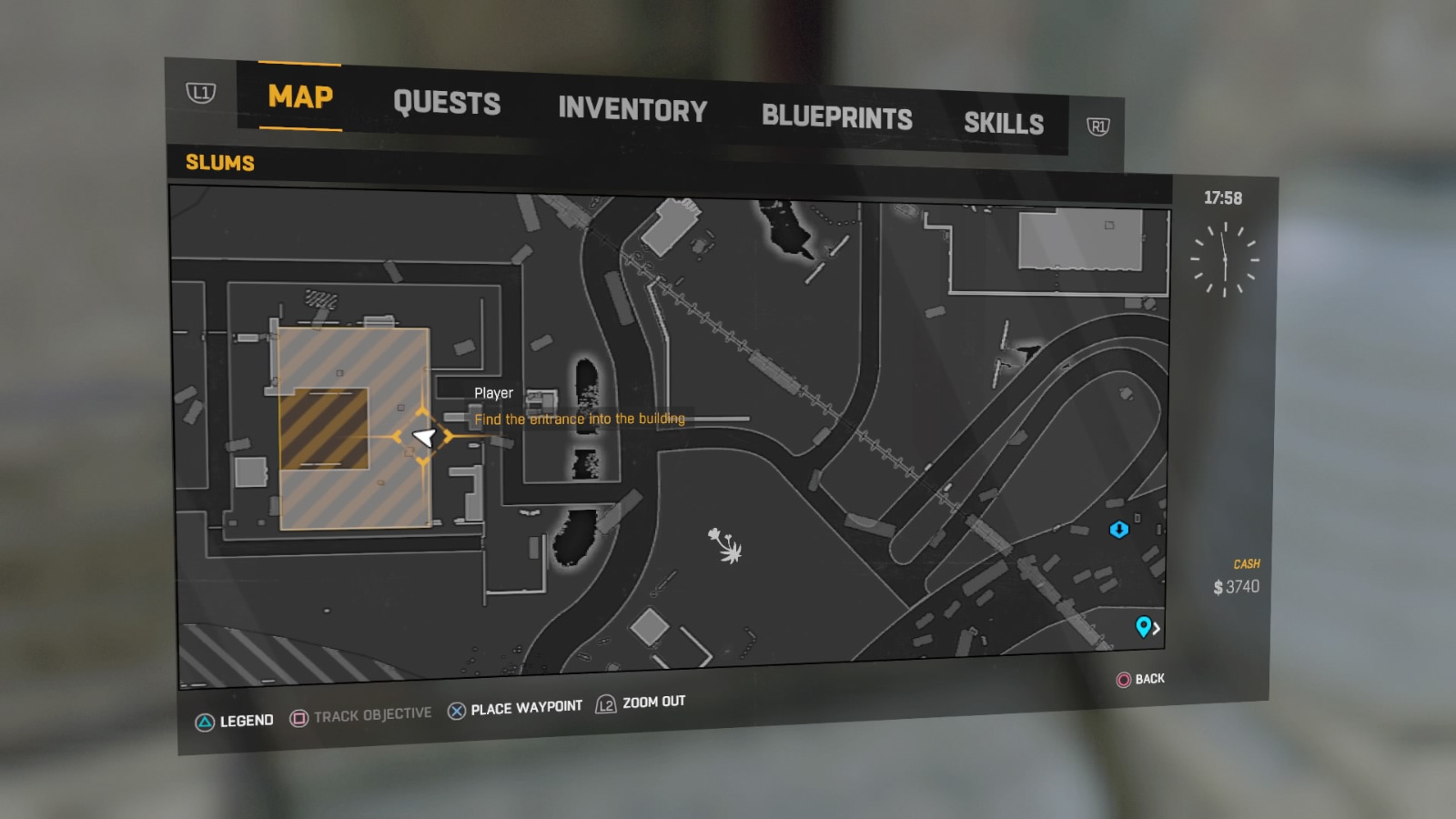Click the circle icon beside BACK

coord(1125,680)
